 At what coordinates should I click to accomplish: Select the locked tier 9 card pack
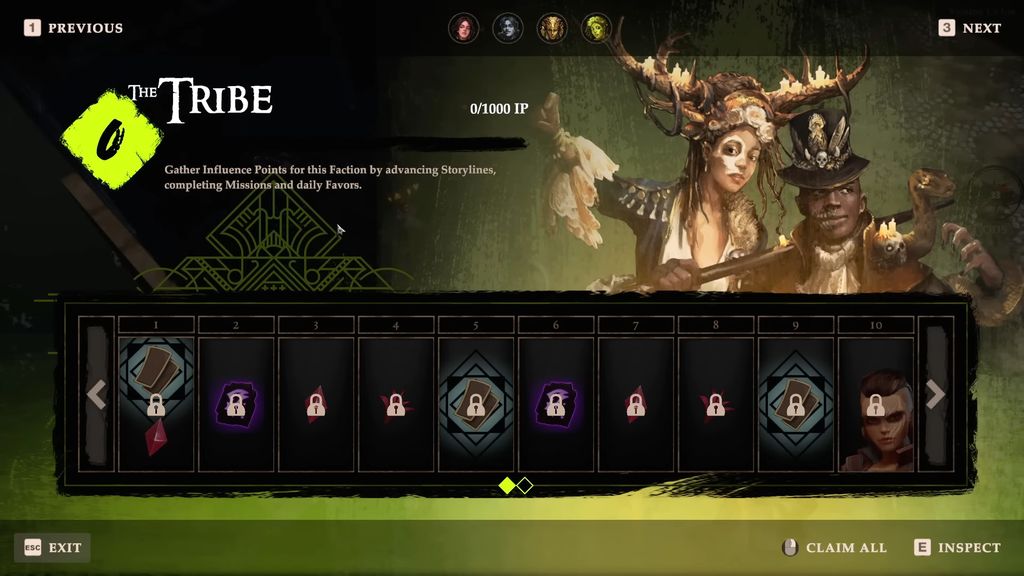pyautogui.click(x=796, y=404)
